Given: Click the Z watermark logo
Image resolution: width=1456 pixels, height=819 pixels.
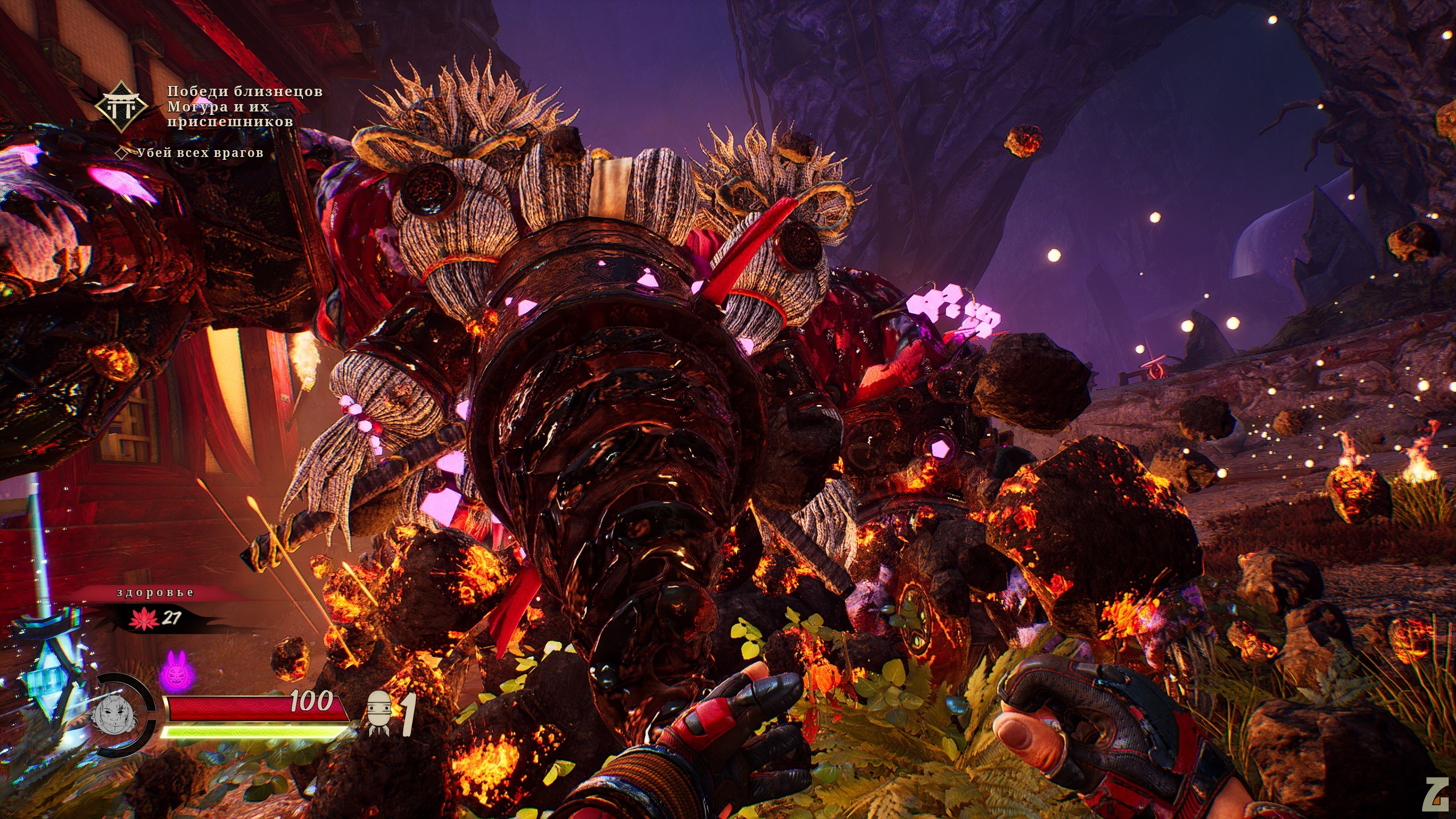Looking at the screenshot, I should click(1434, 793).
